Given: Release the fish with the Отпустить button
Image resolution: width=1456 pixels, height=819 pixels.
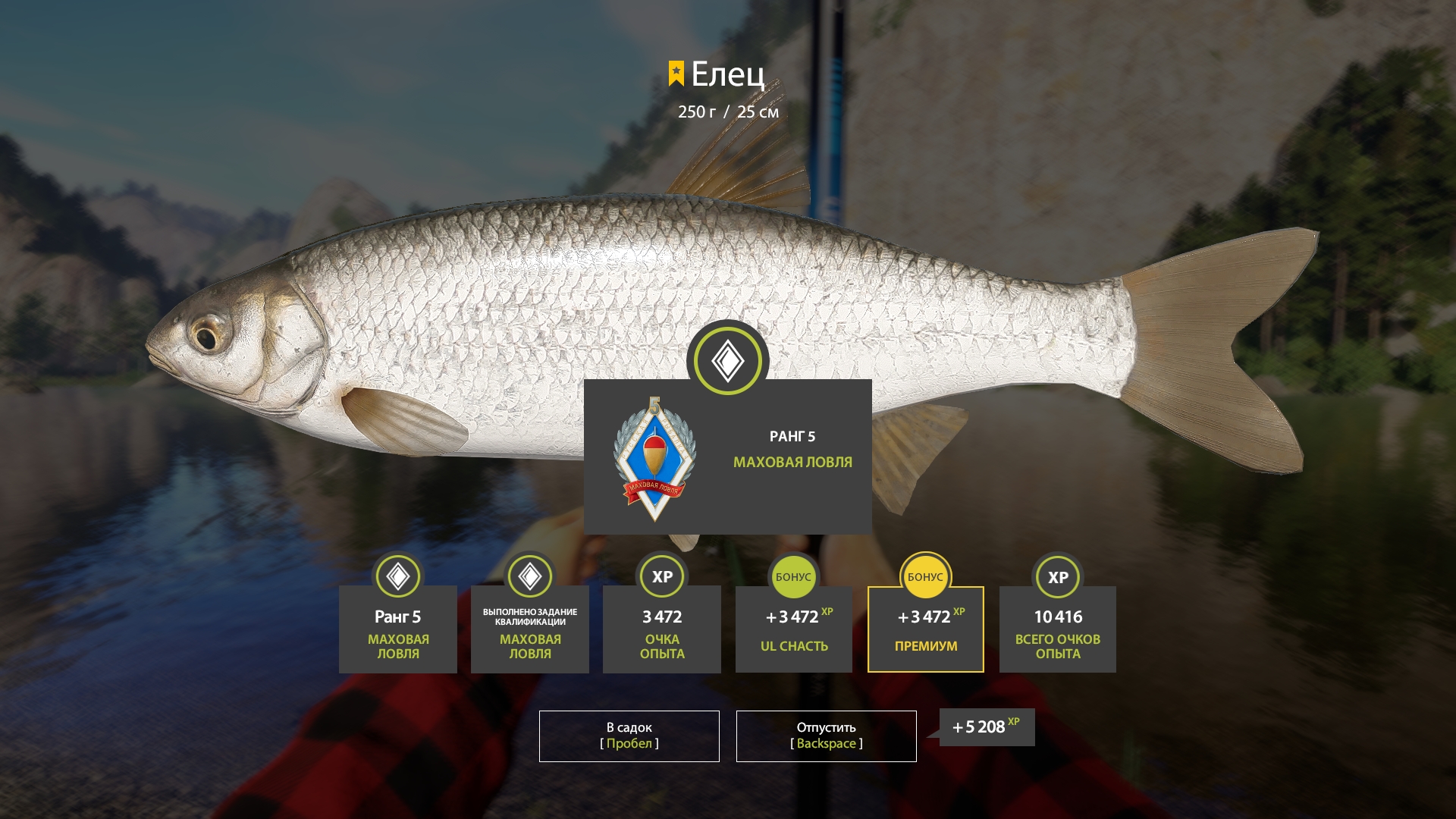Looking at the screenshot, I should (826, 736).
